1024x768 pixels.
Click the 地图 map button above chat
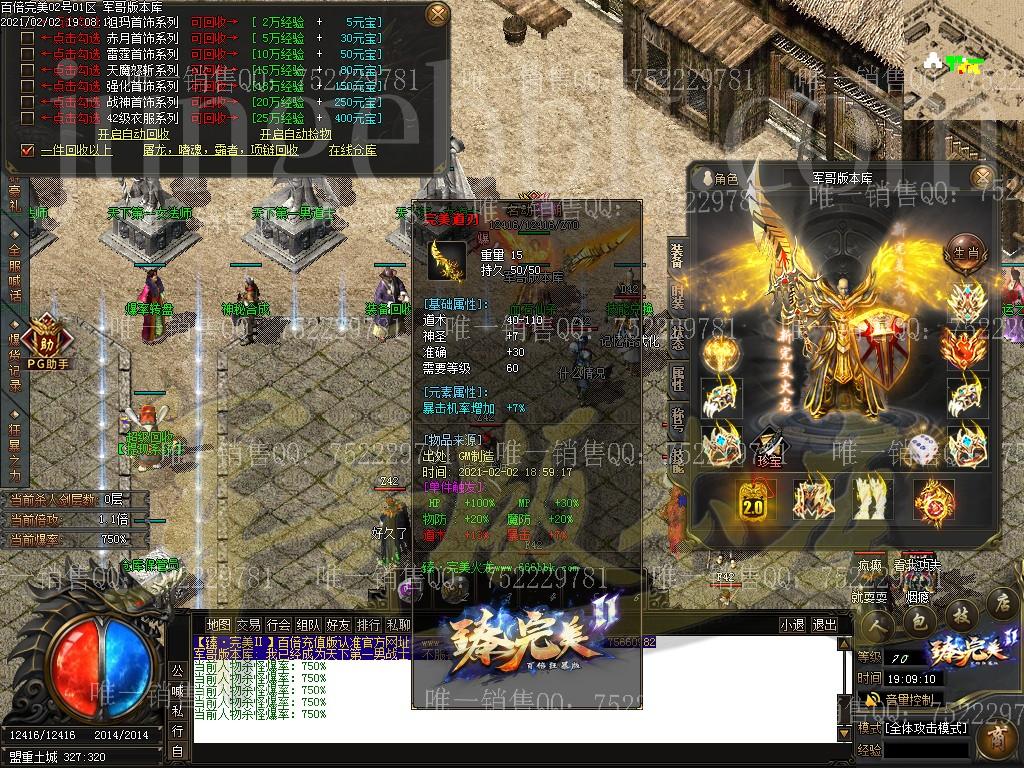(x=218, y=624)
